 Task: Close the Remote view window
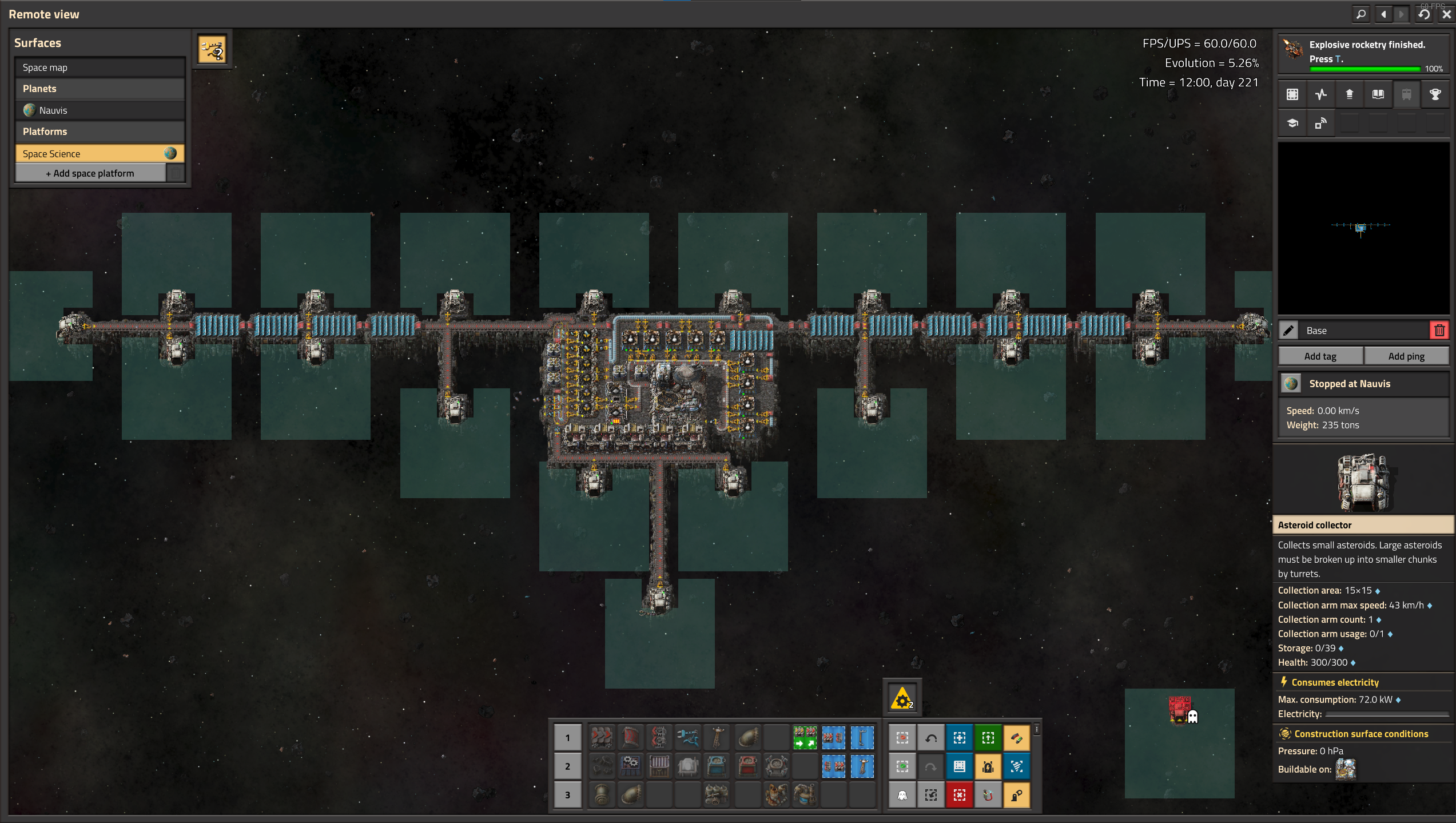1446,14
